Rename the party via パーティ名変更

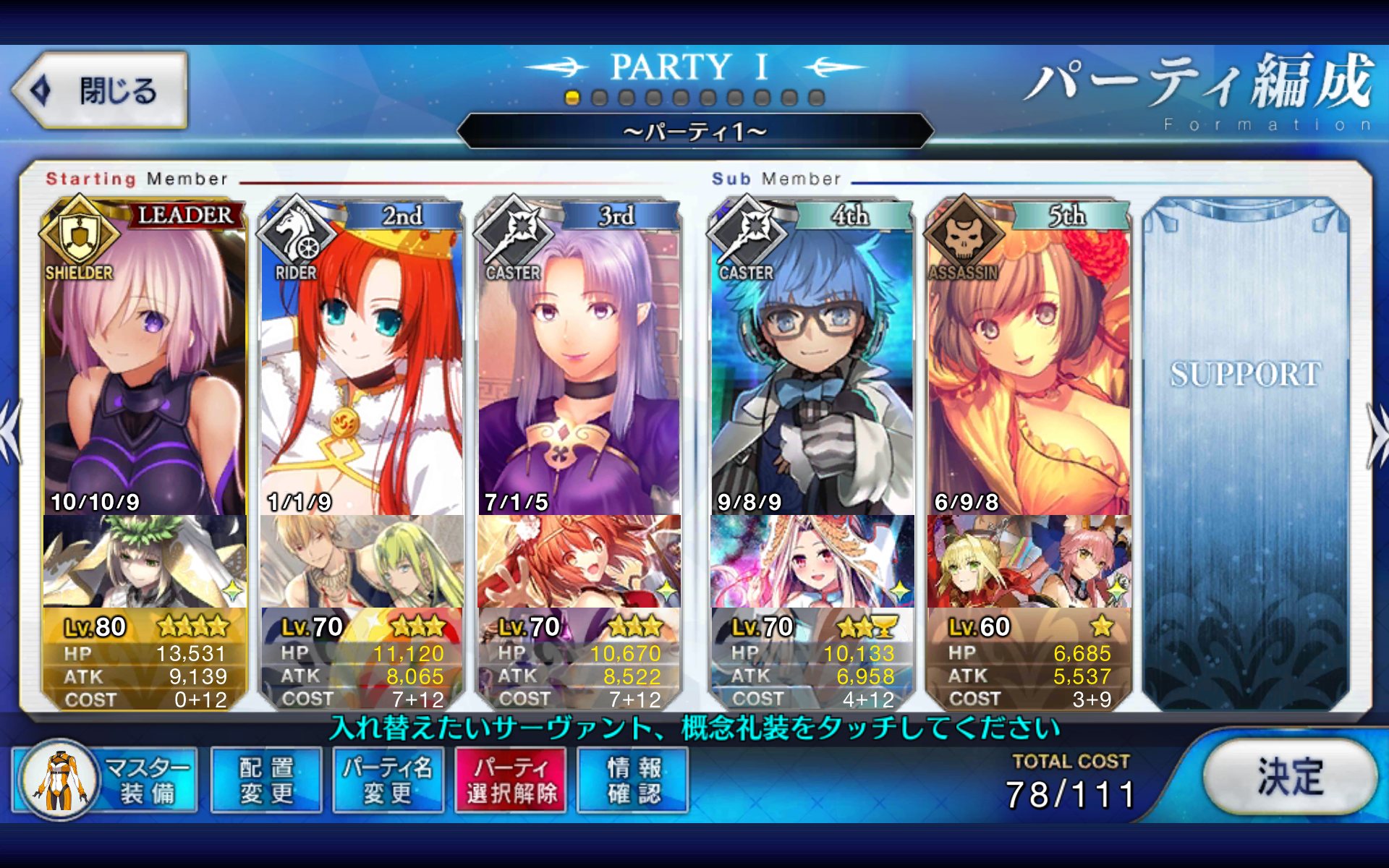pyautogui.click(x=388, y=780)
